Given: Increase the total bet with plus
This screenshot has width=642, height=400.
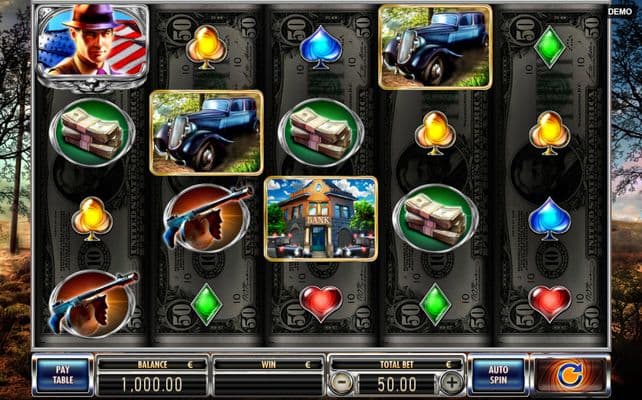Looking at the screenshot, I should click(452, 382).
